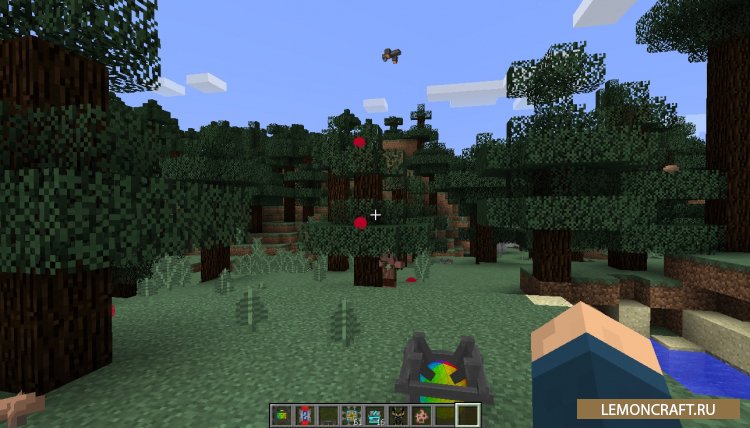Choose the pink swirl item slot

[x=420, y=414]
